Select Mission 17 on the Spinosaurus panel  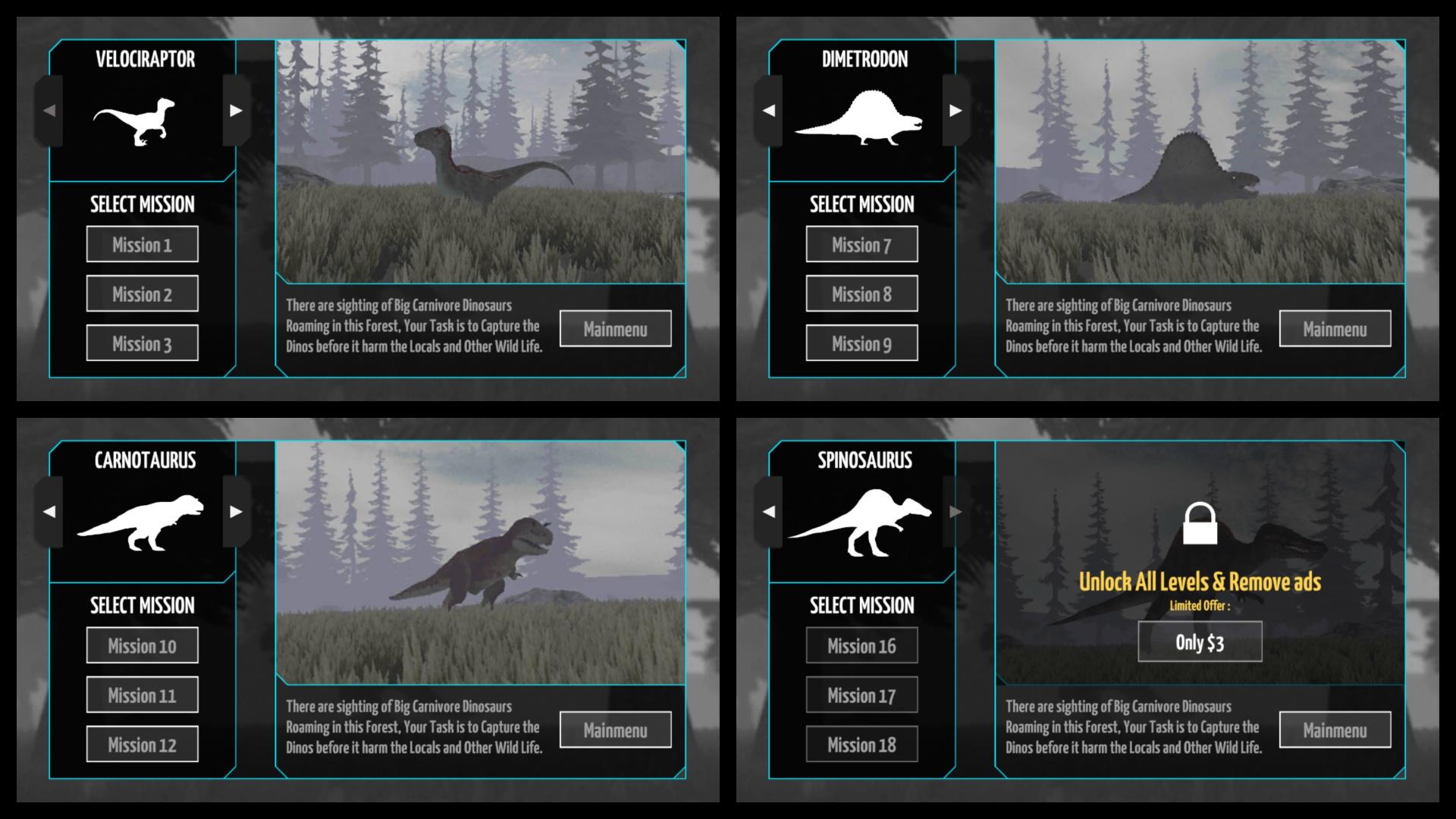pos(862,695)
